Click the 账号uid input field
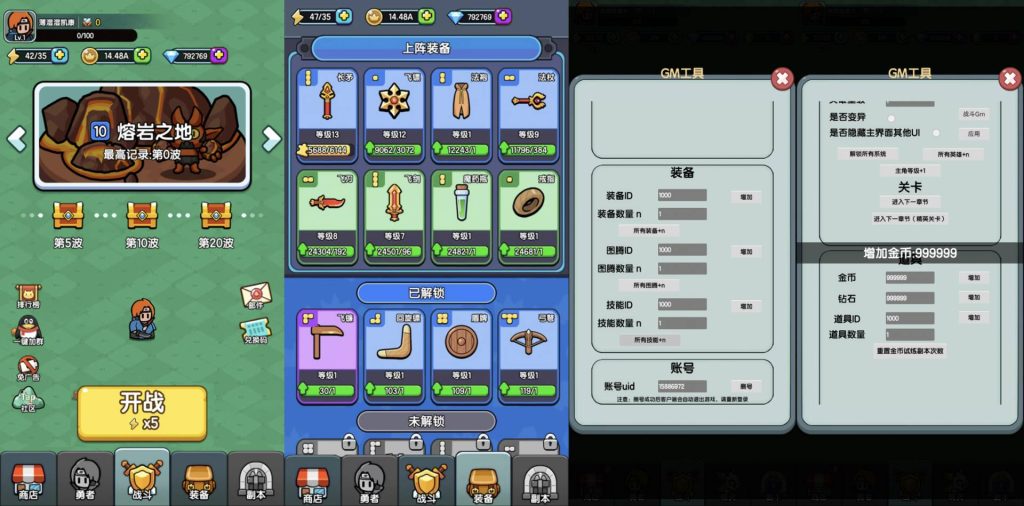1024x506 pixels. (682, 386)
